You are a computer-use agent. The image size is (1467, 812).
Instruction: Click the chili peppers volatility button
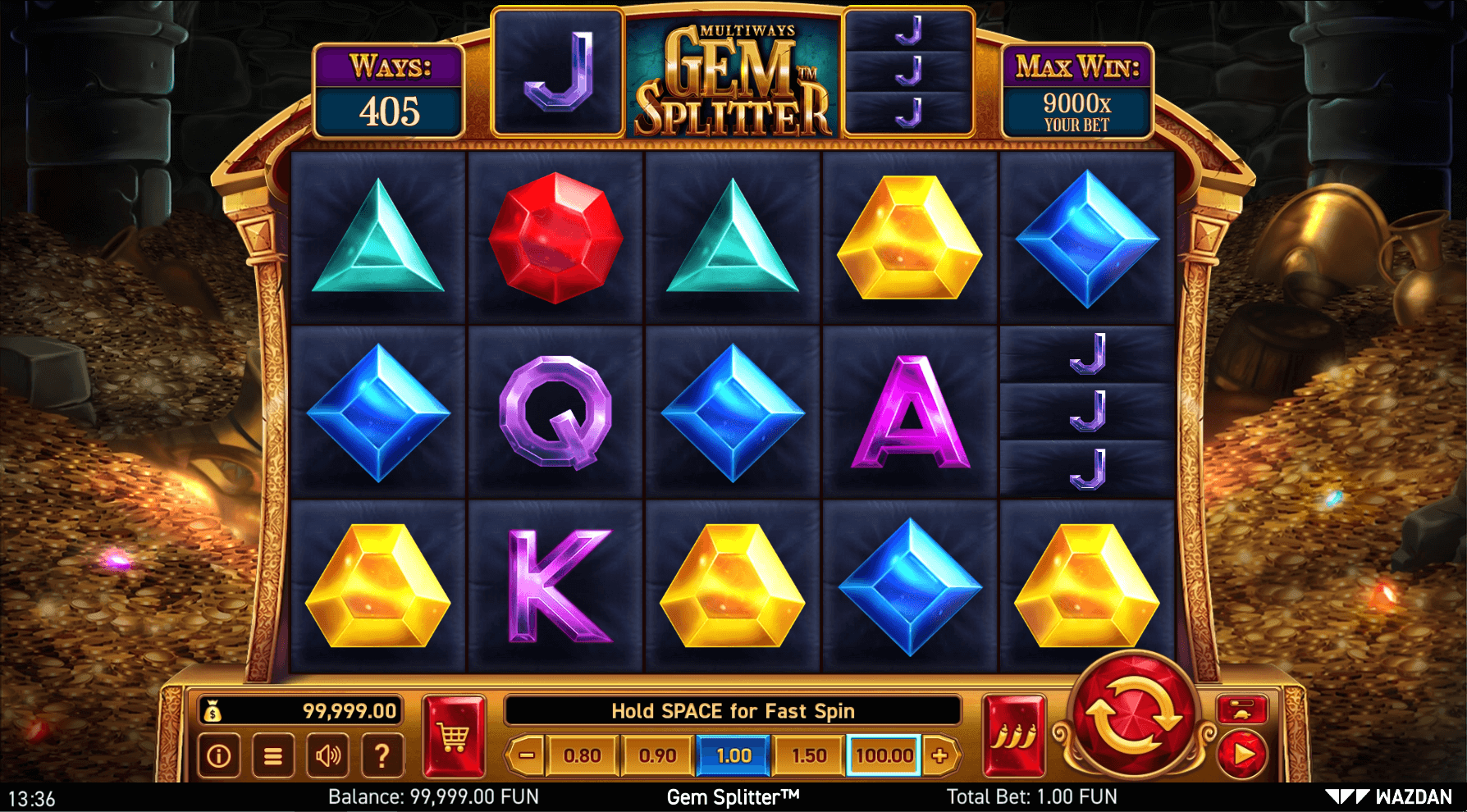click(1015, 737)
